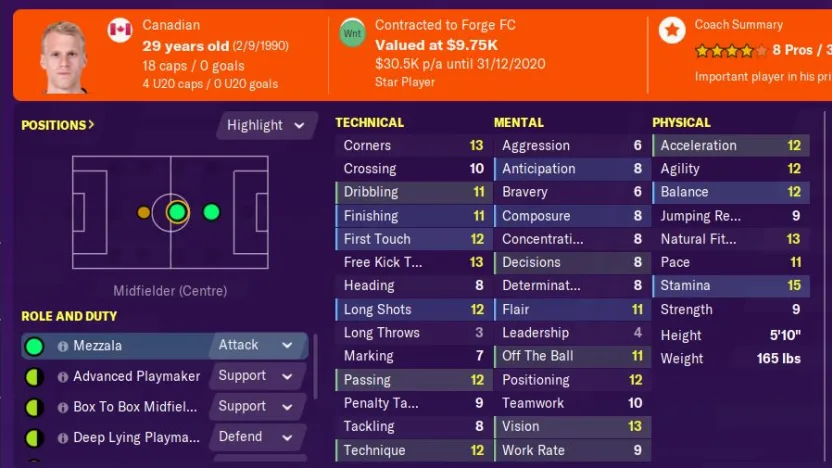Viewport: 832px width, 468px height.
Task: Select the Box To Box Midfielder role
Action: 135,407
